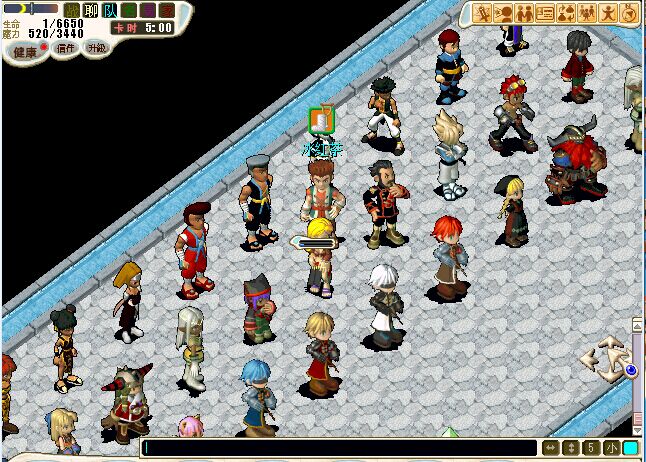Open the money-bag trade icon

tap(566, 13)
